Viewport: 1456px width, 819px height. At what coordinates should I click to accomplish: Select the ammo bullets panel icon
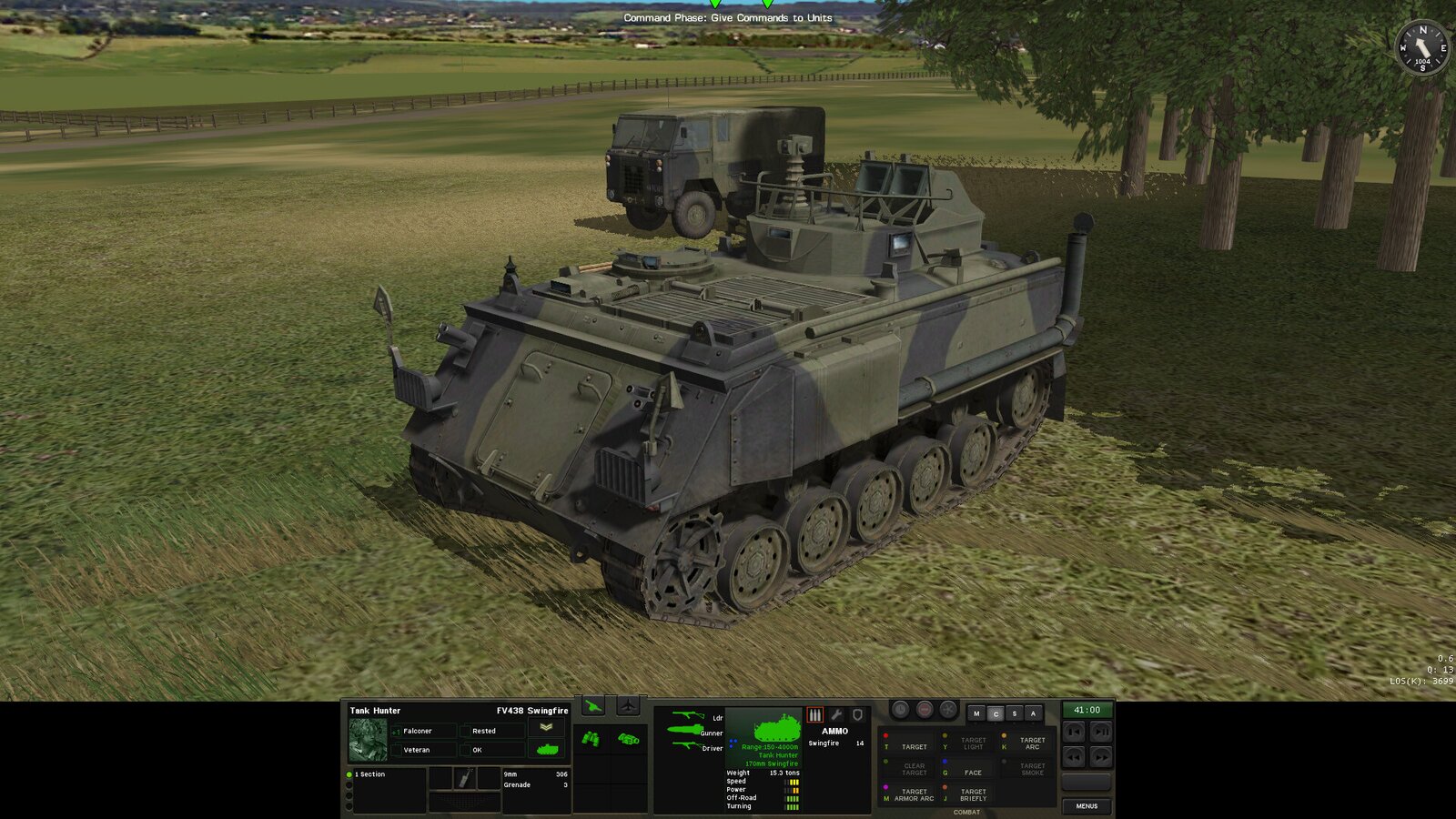[x=814, y=714]
